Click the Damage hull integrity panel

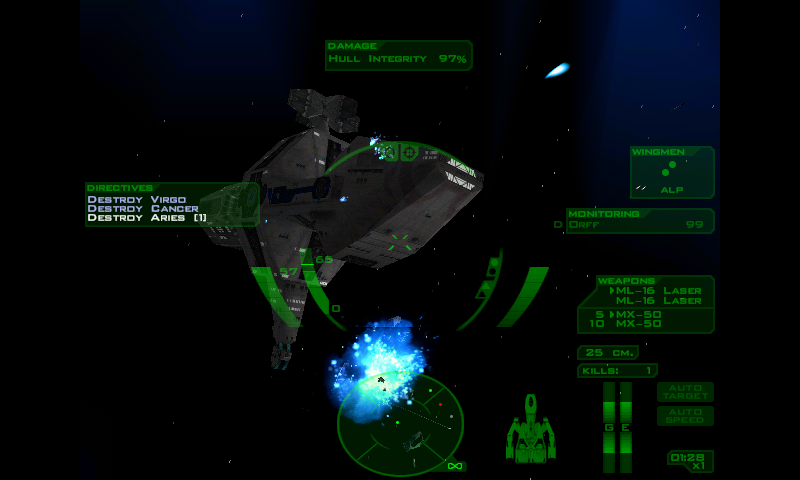point(398,55)
